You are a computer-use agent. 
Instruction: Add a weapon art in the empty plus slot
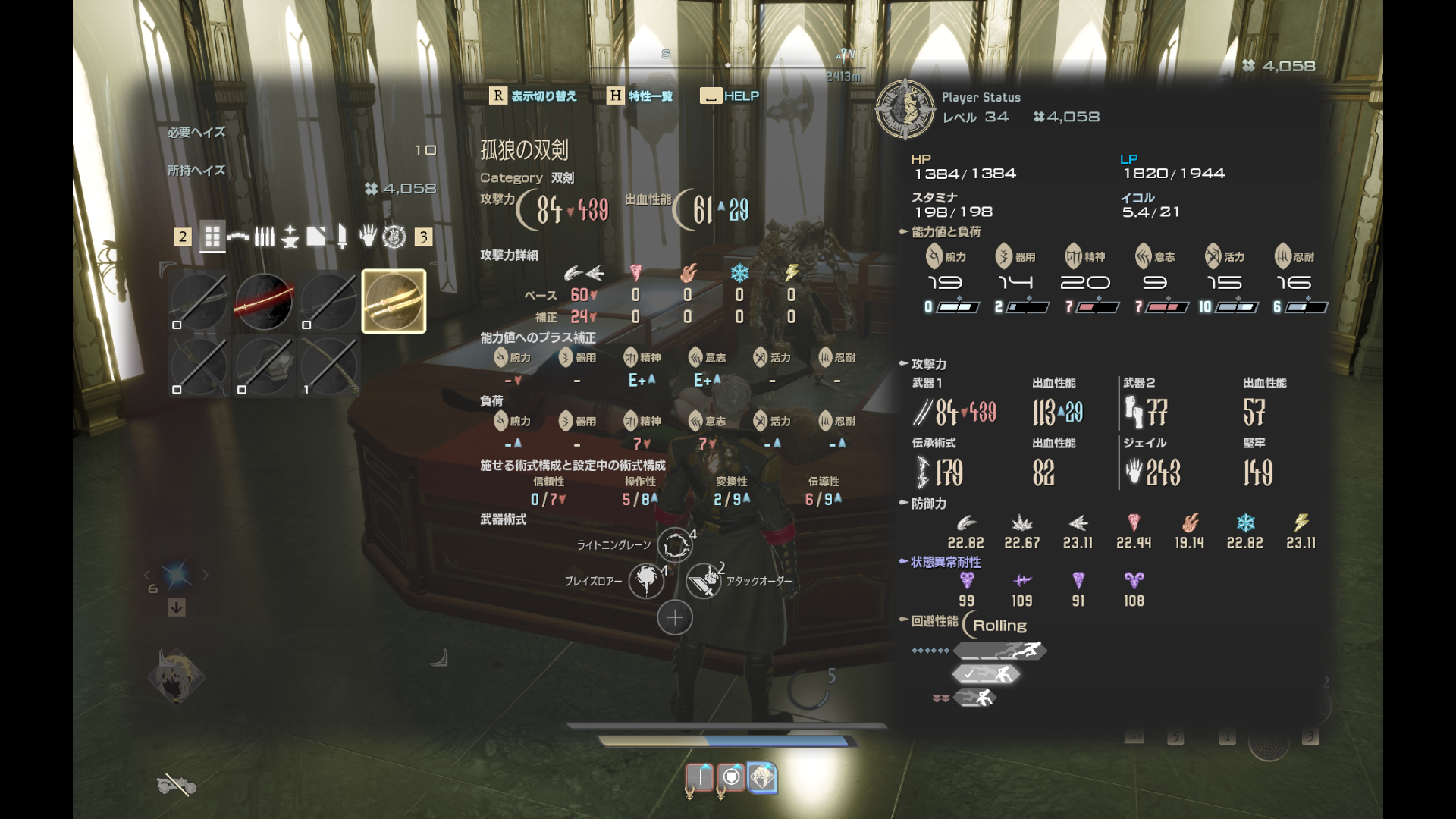point(674,618)
